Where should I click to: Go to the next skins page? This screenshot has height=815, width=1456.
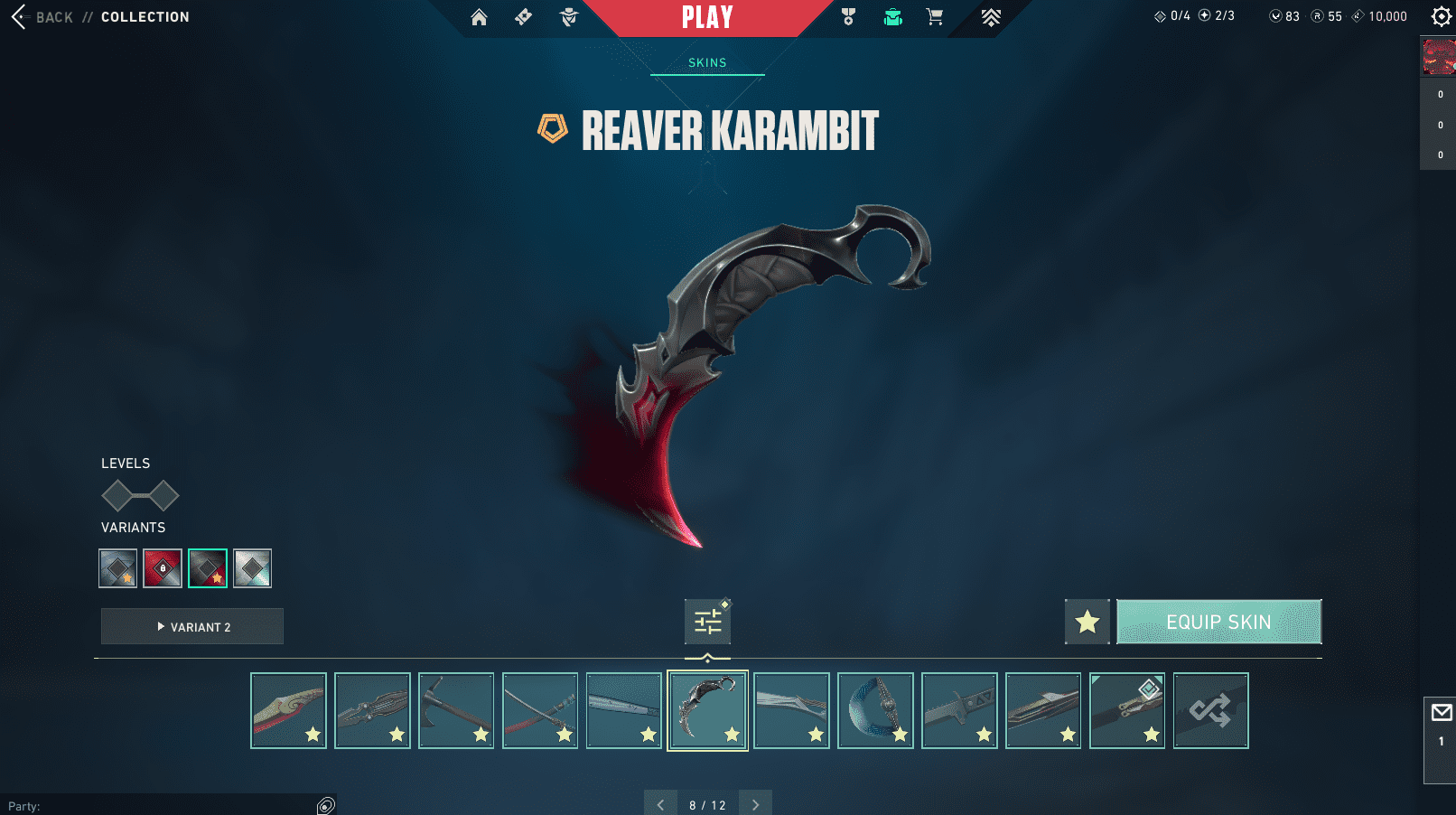tap(755, 804)
